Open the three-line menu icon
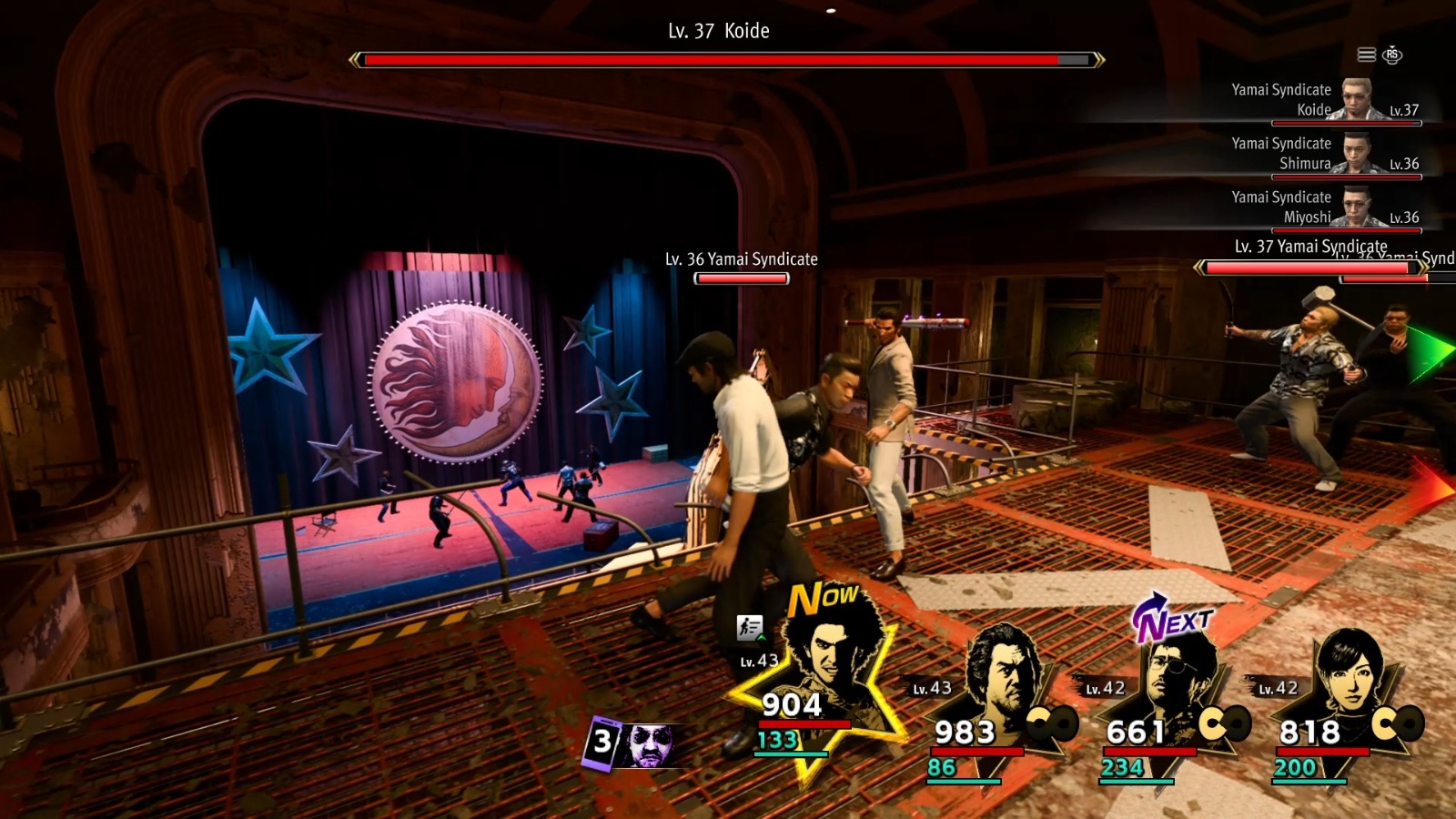The height and width of the screenshot is (819, 1456). coord(1366,56)
